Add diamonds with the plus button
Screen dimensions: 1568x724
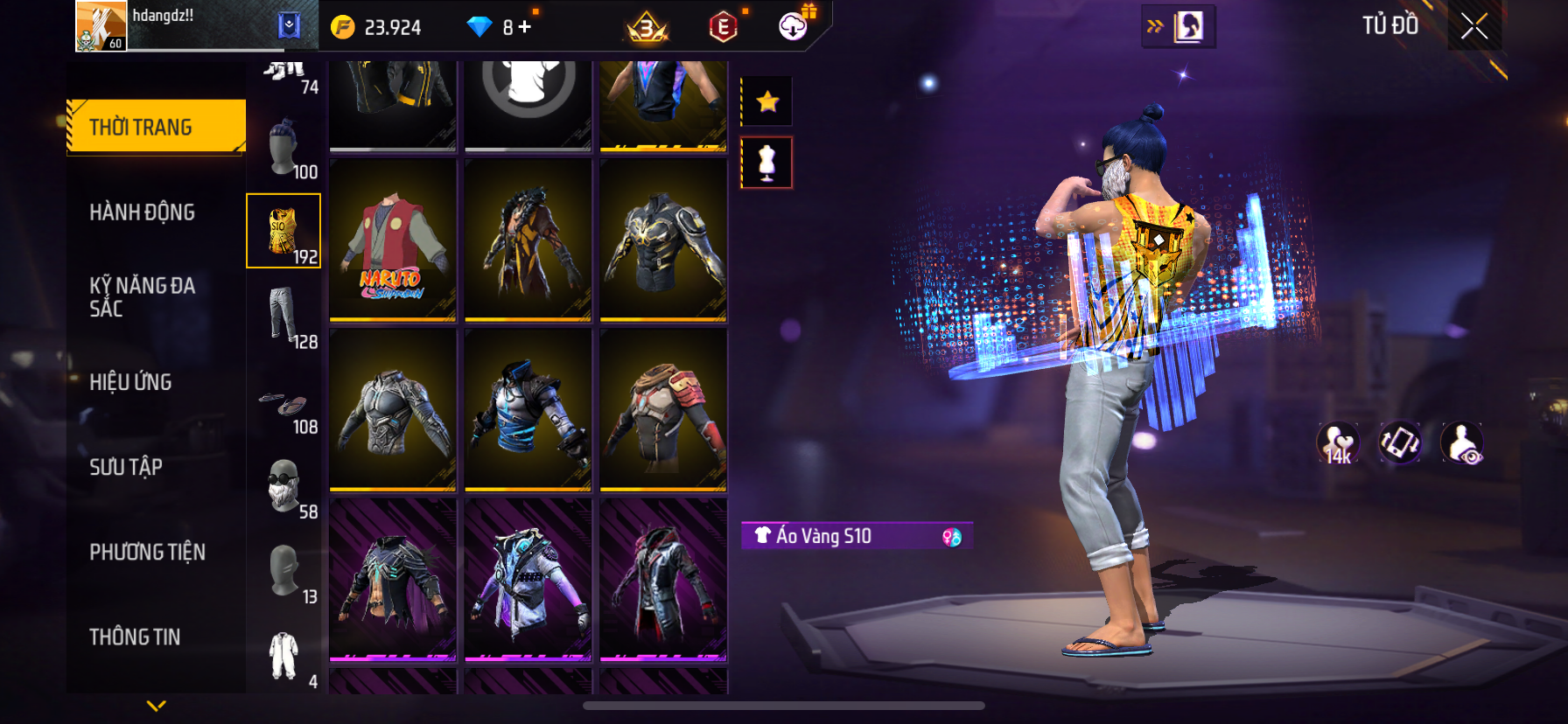(525, 27)
